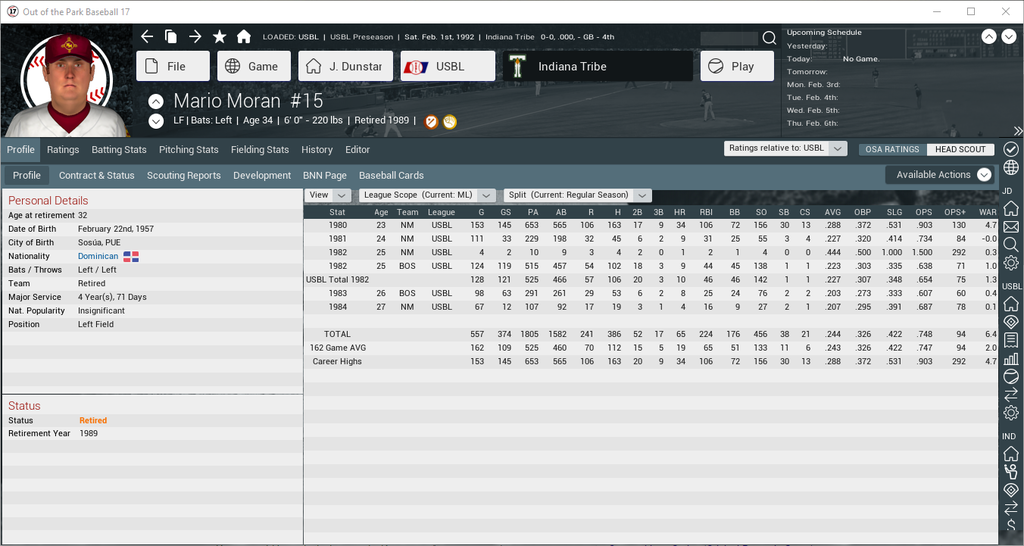1024x546 pixels.
Task: Open the Baseball Cards subtab
Action: pos(392,175)
